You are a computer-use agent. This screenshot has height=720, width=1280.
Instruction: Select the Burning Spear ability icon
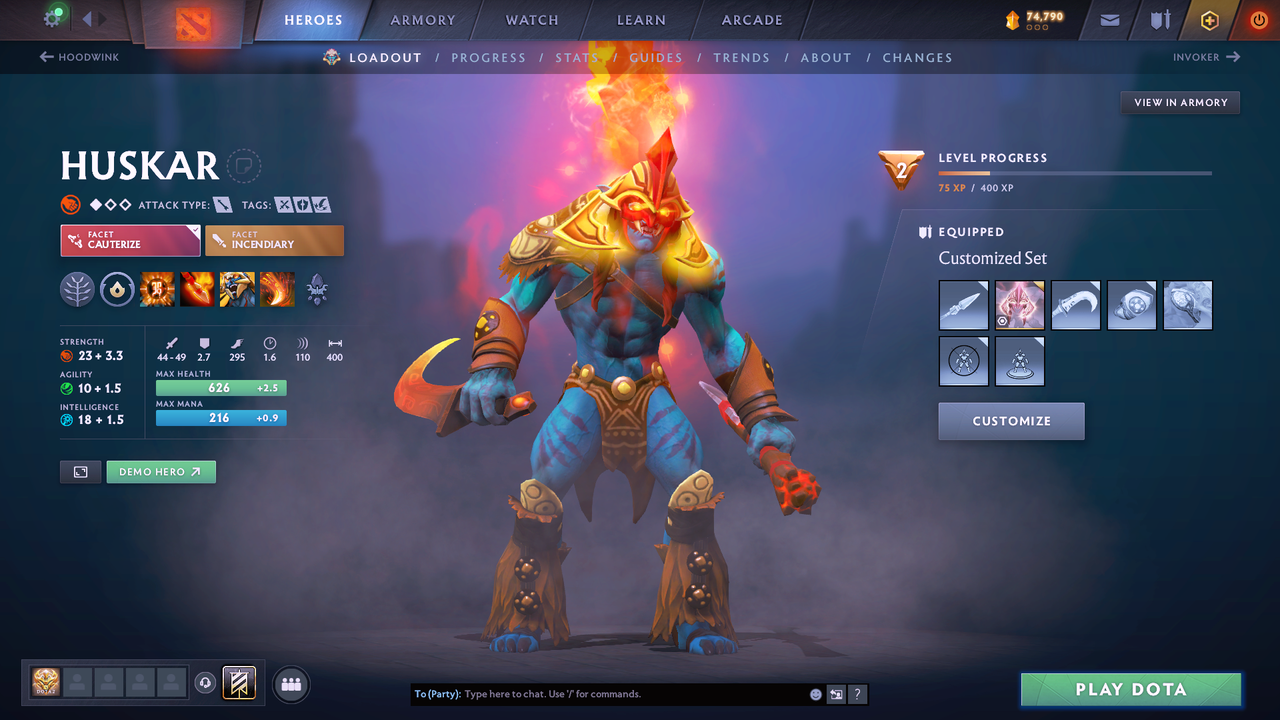(x=197, y=289)
